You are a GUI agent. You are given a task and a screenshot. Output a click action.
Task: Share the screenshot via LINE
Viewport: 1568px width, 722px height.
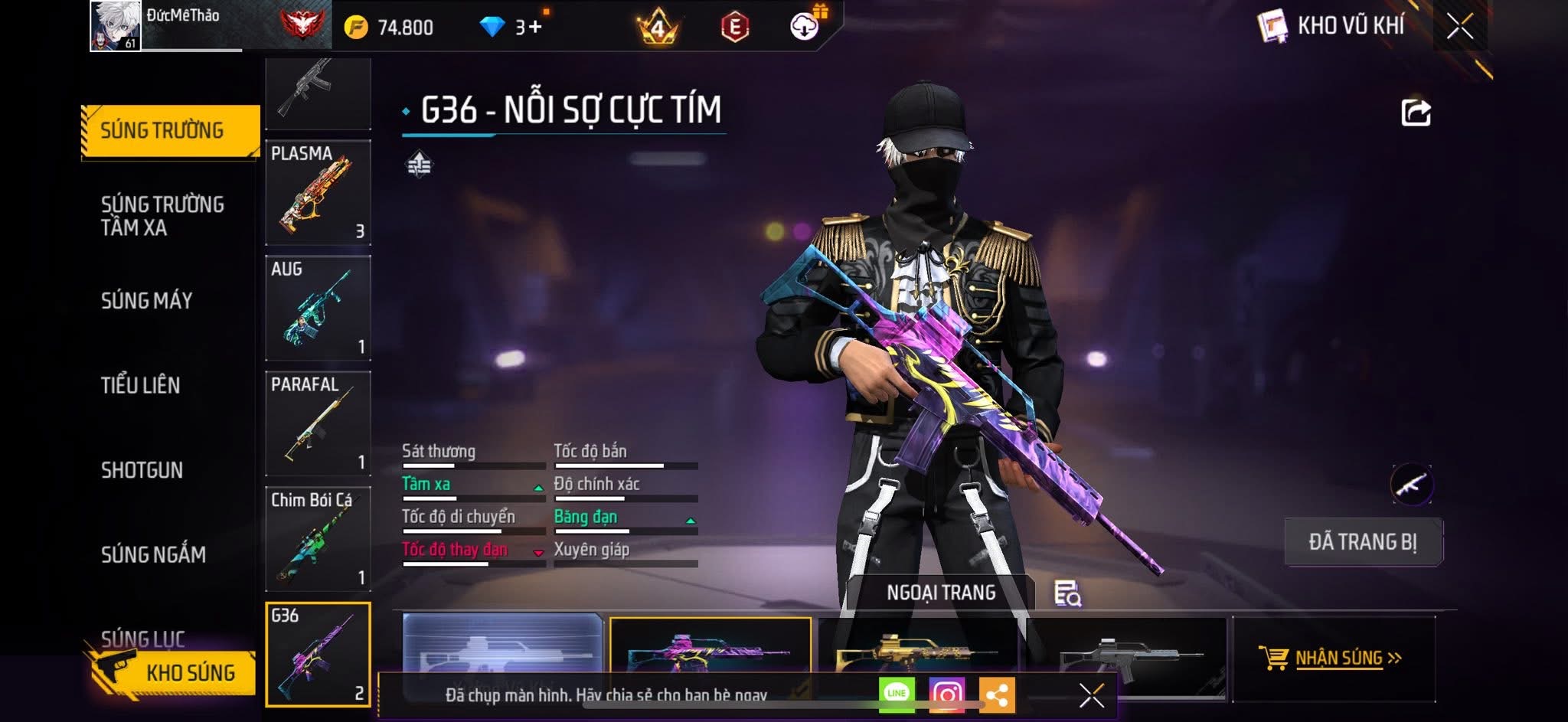pyautogui.click(x=897, y=694)
